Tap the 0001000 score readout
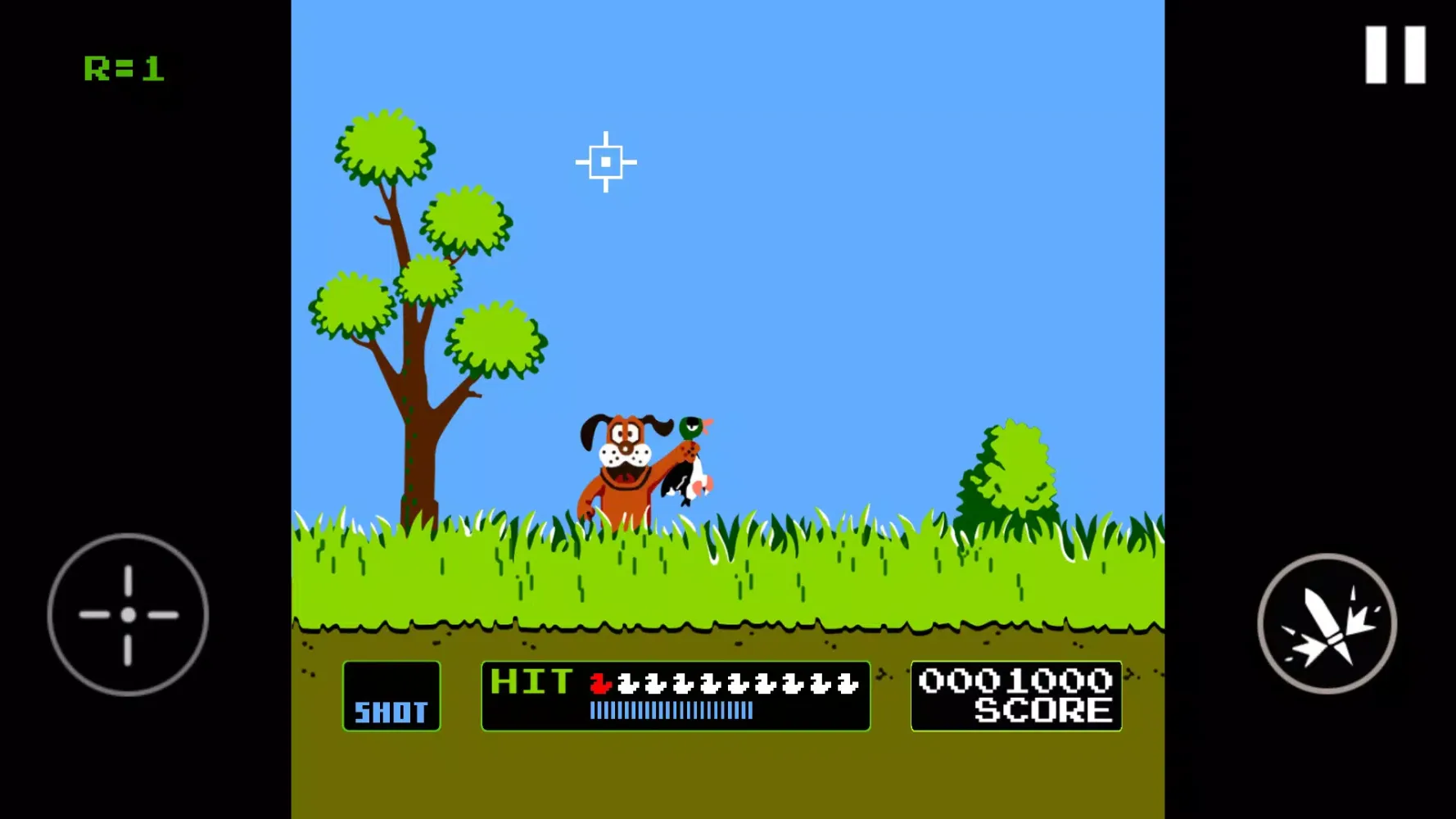This screenshot has height=819, width=1456. 1015,678
